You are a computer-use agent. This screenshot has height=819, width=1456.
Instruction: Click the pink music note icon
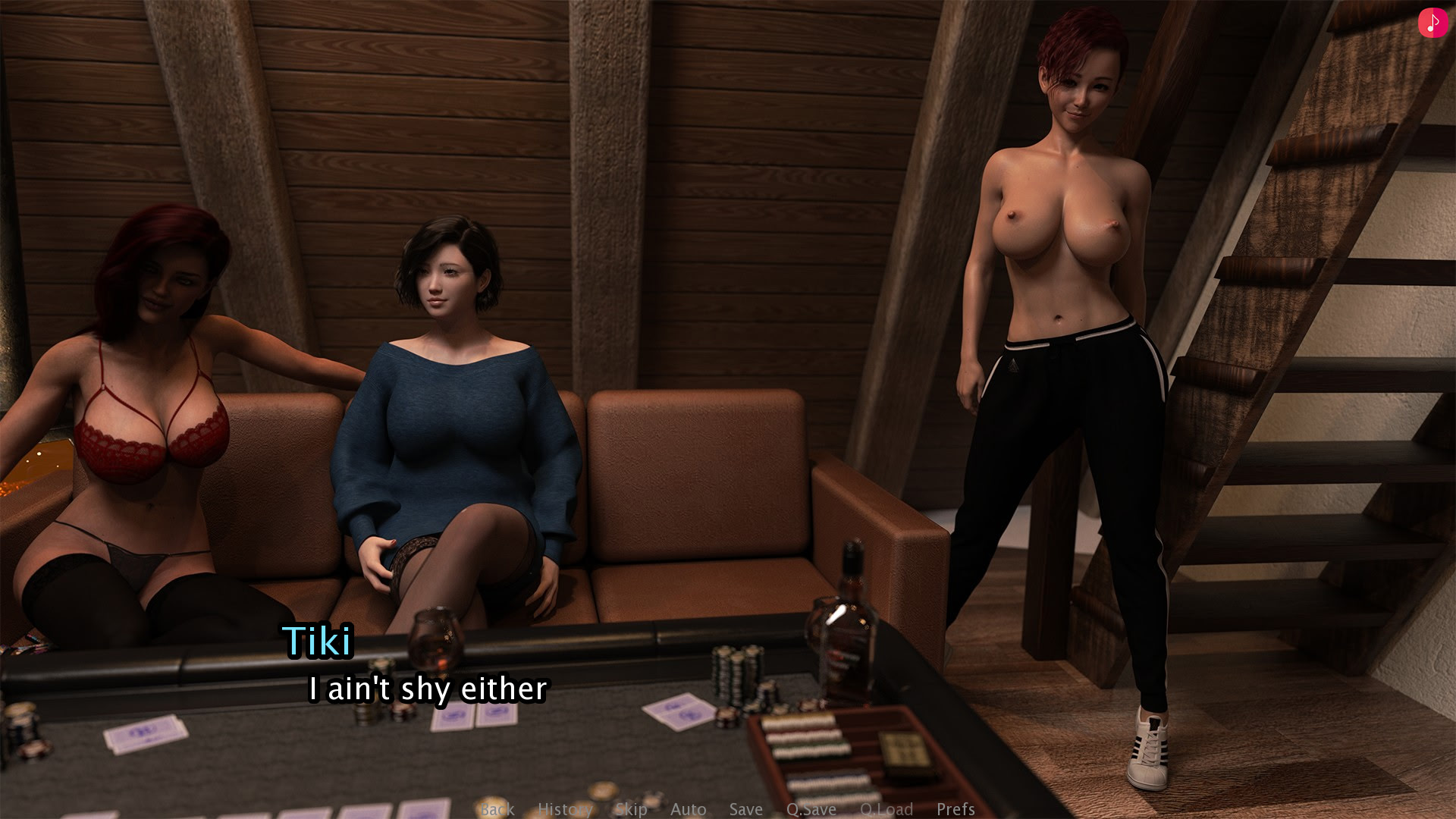(1432, 23)
